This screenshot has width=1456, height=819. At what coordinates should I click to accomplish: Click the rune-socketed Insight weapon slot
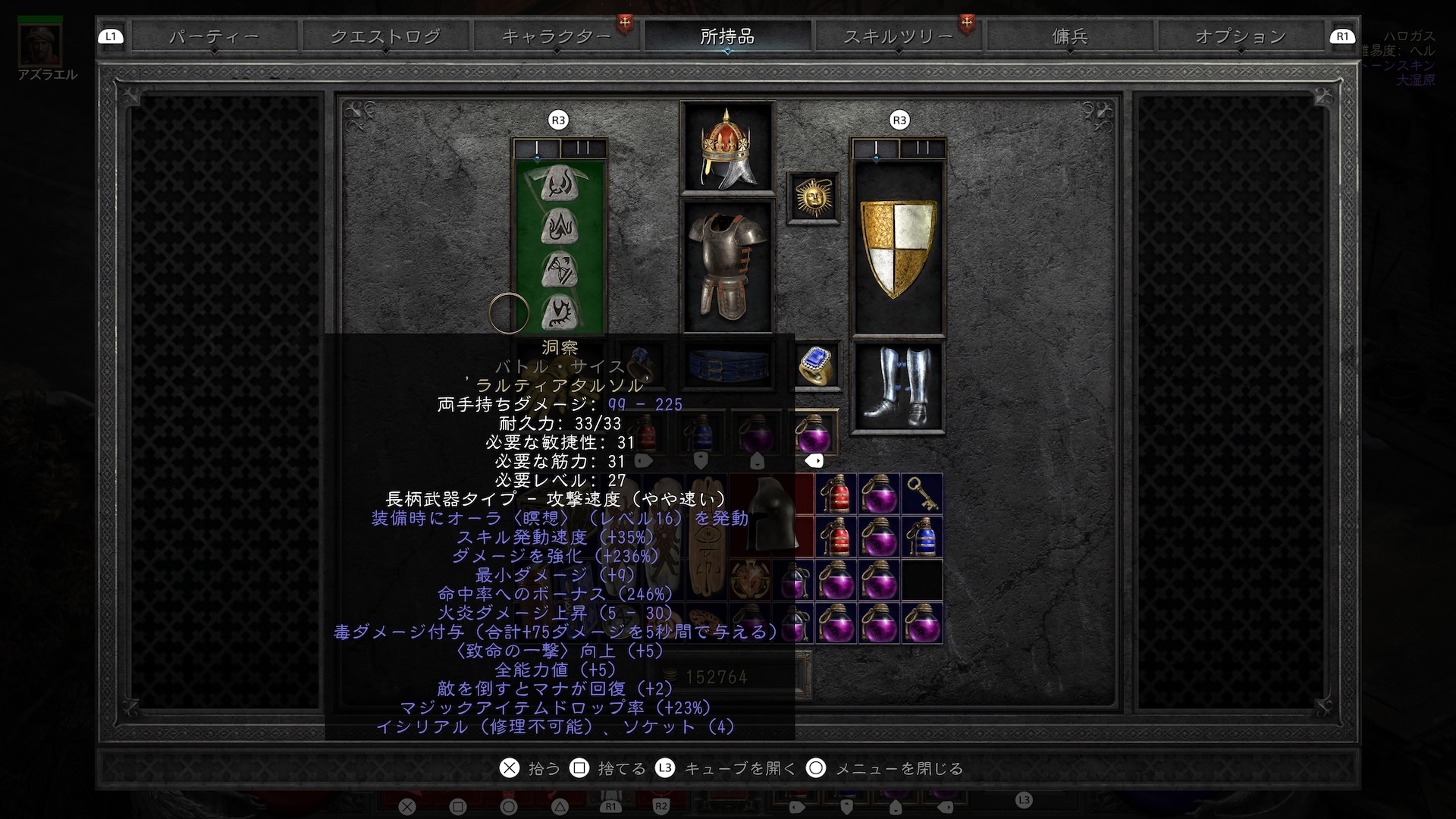click(x=560, y=247)
